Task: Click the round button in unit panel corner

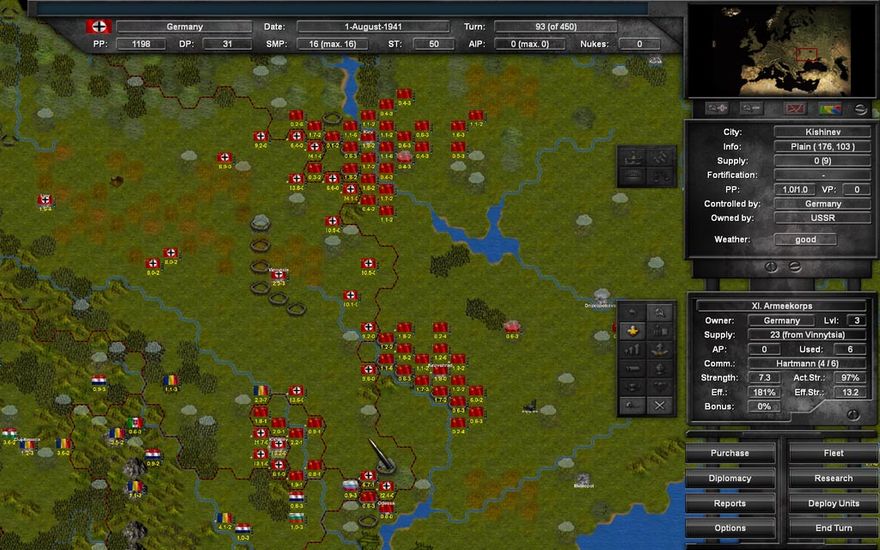Action: coord(852,414)
